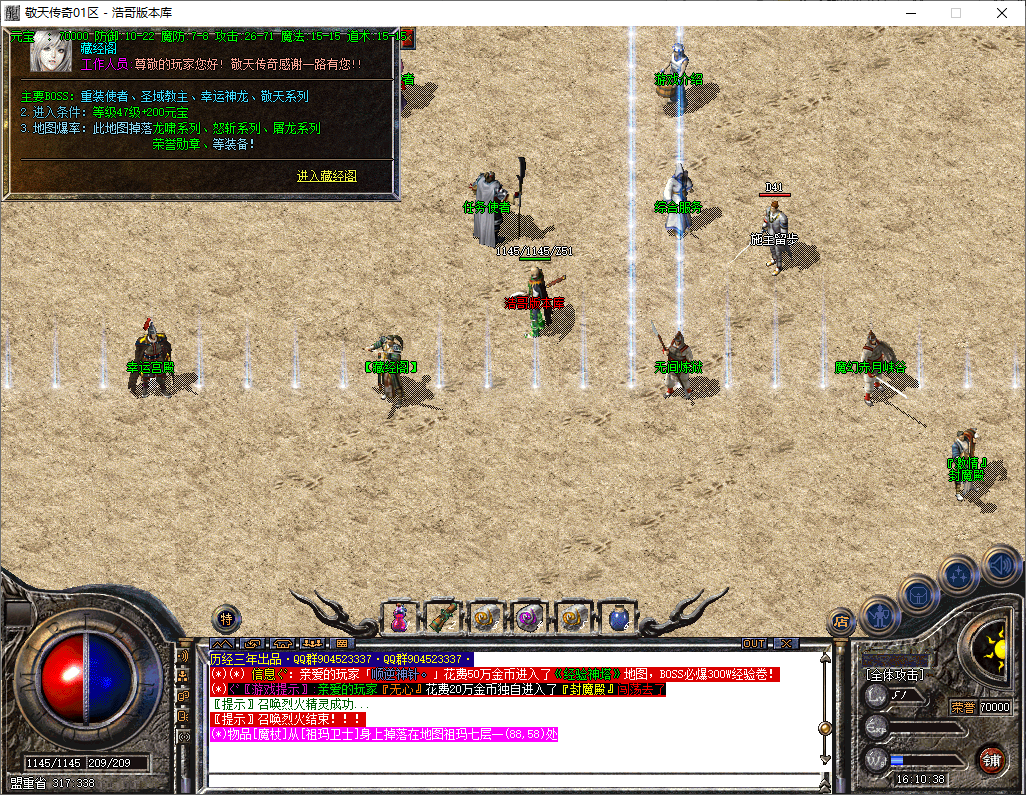
Task: Maximize the game window
Action: coord(955,13)
